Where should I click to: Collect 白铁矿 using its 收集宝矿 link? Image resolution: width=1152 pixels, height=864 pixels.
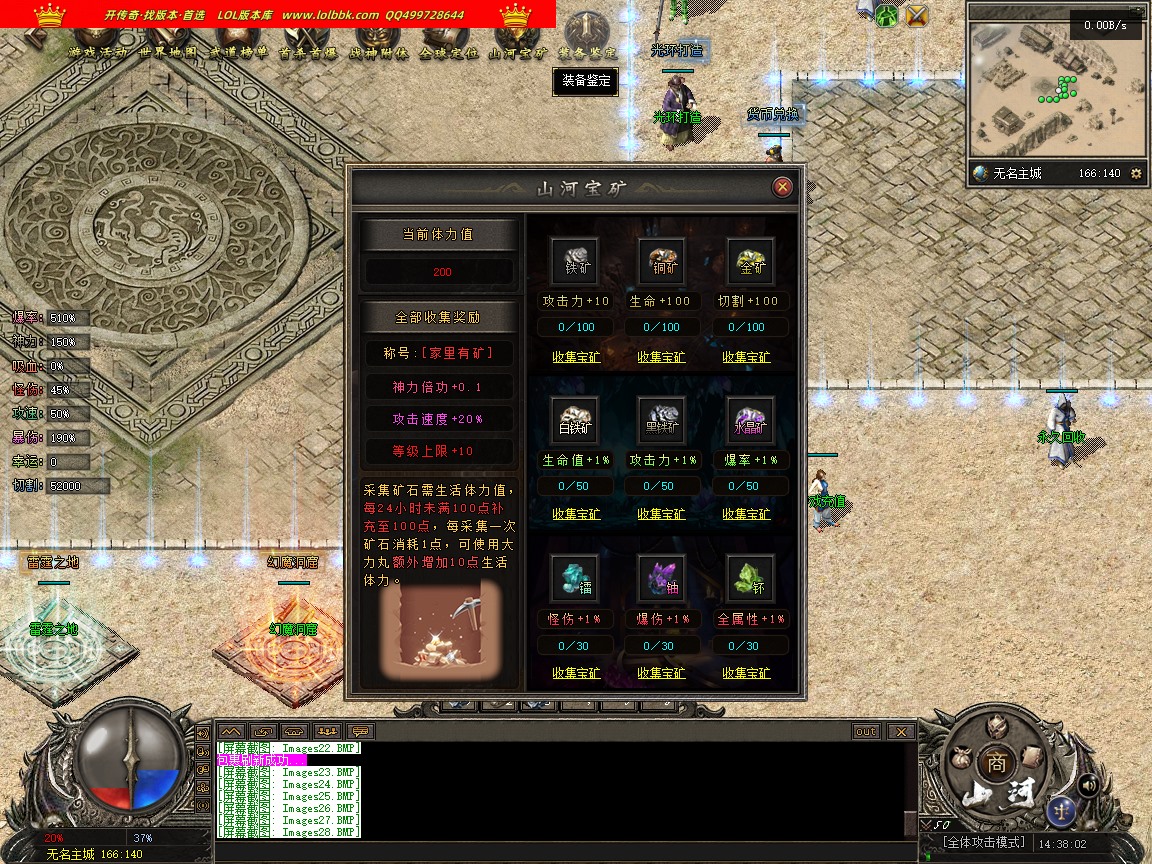[576, 514]
